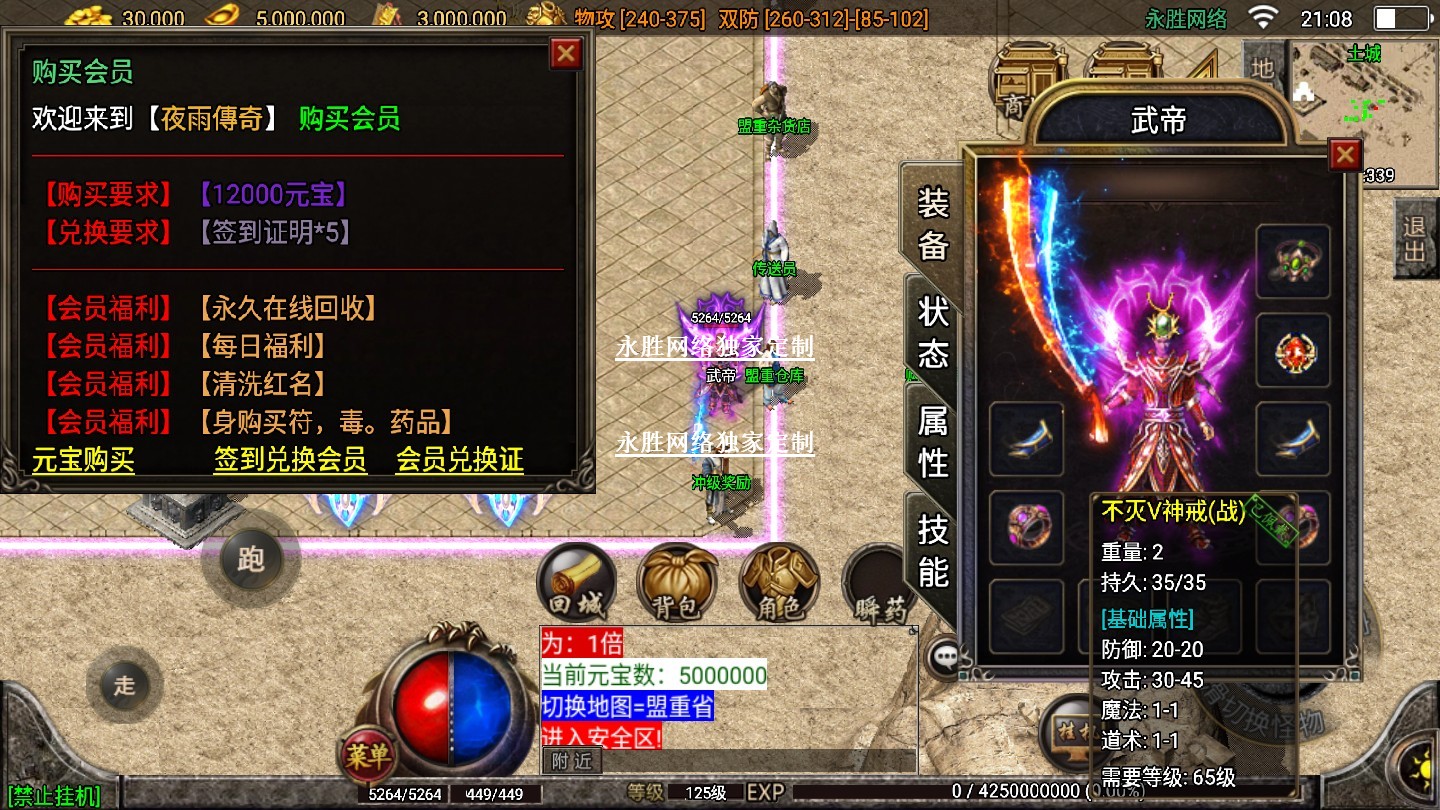Viewport: 1440px width, 810px height.
Task: Switch to the 状态 status tab
Action: click(x=933, y=332)
